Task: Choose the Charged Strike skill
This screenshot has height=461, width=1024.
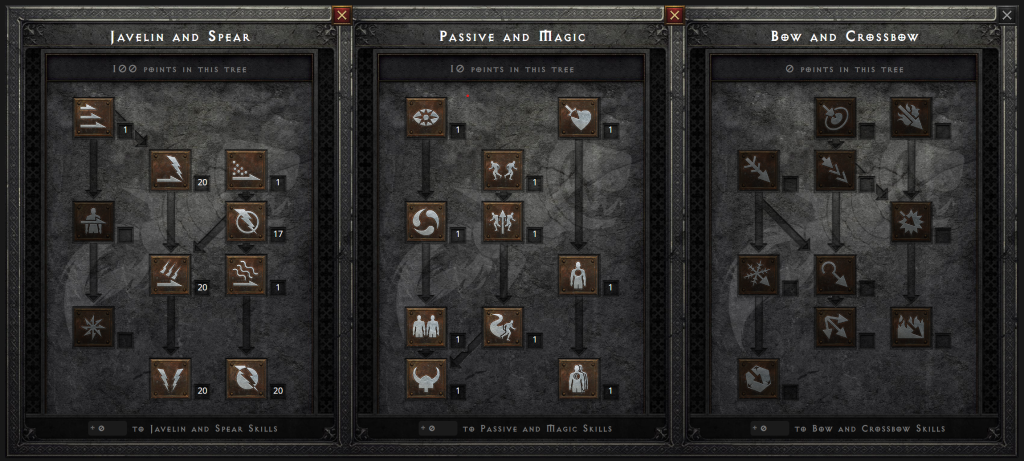Action: pyautogui.click(x=170, y=275)
